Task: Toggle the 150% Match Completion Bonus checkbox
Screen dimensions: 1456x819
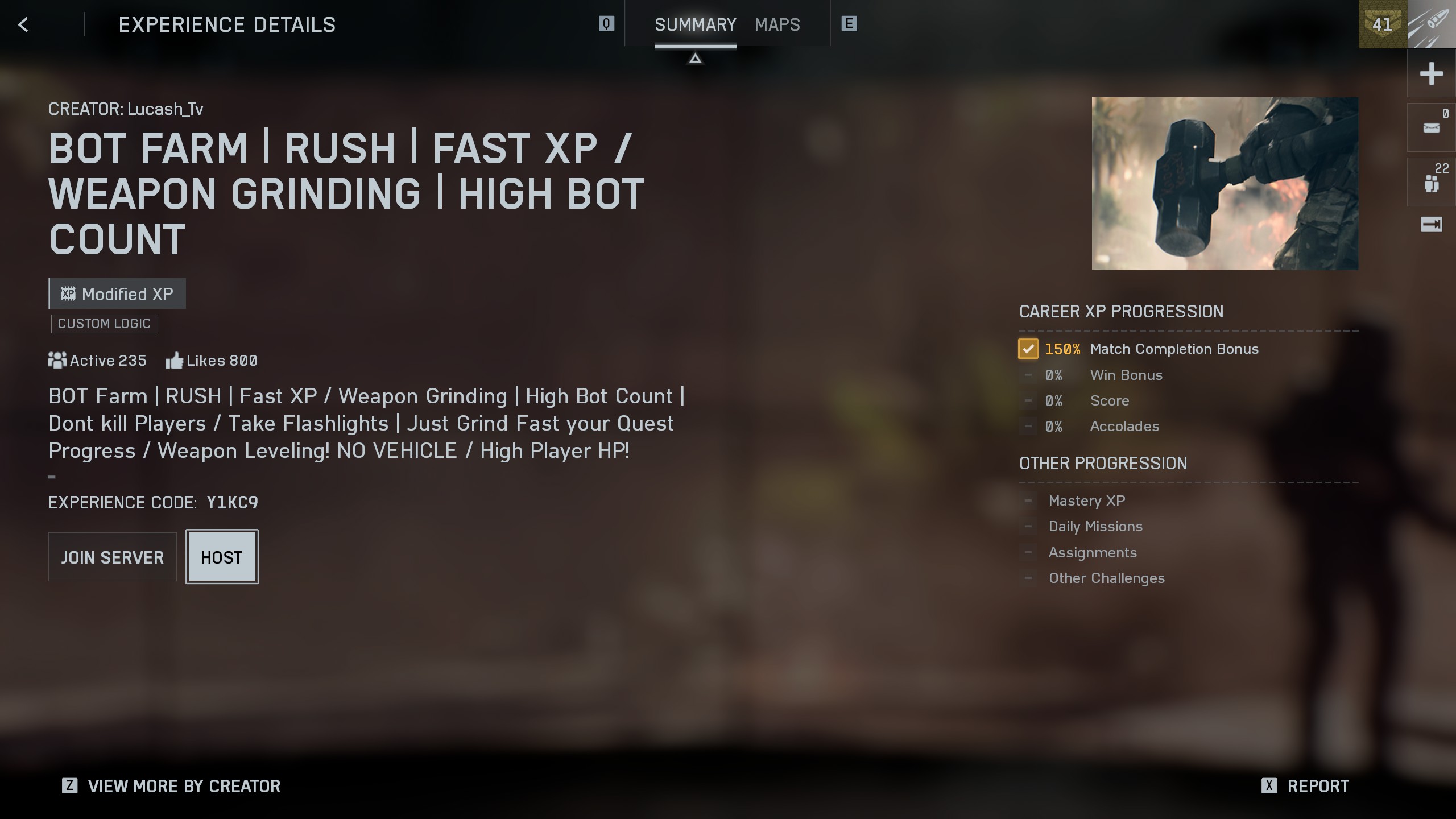Action: click(1028, 349)
